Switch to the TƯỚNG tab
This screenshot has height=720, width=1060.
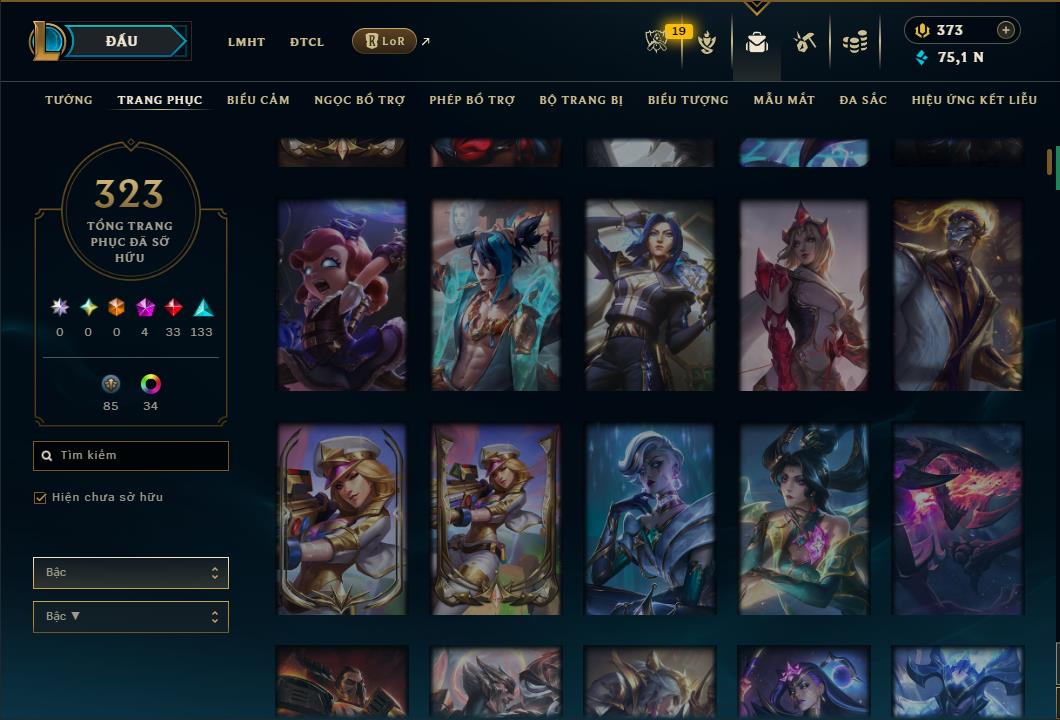coord(69,100)
